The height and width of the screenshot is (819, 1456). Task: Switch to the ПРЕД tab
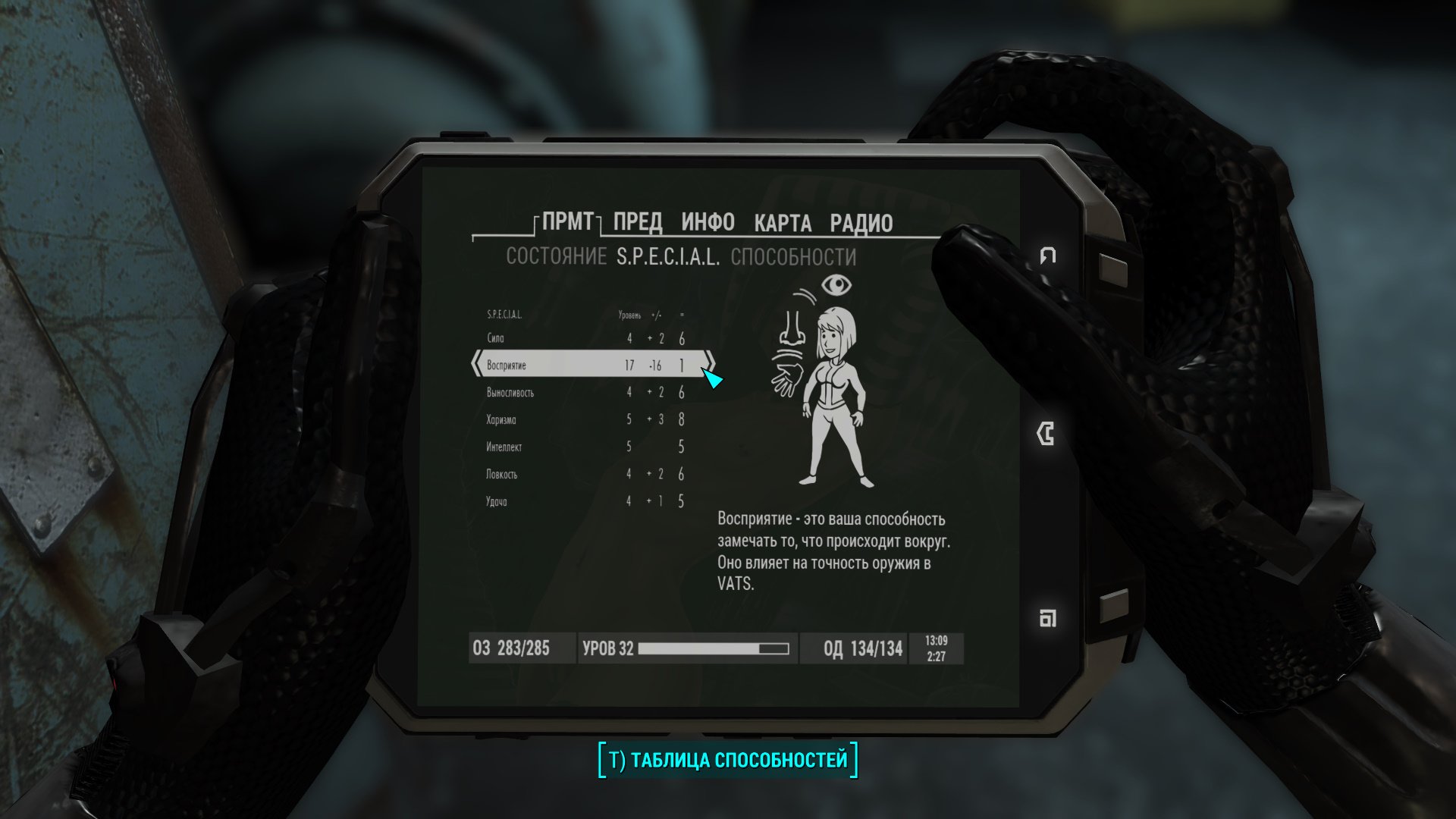tap(637, 222)
